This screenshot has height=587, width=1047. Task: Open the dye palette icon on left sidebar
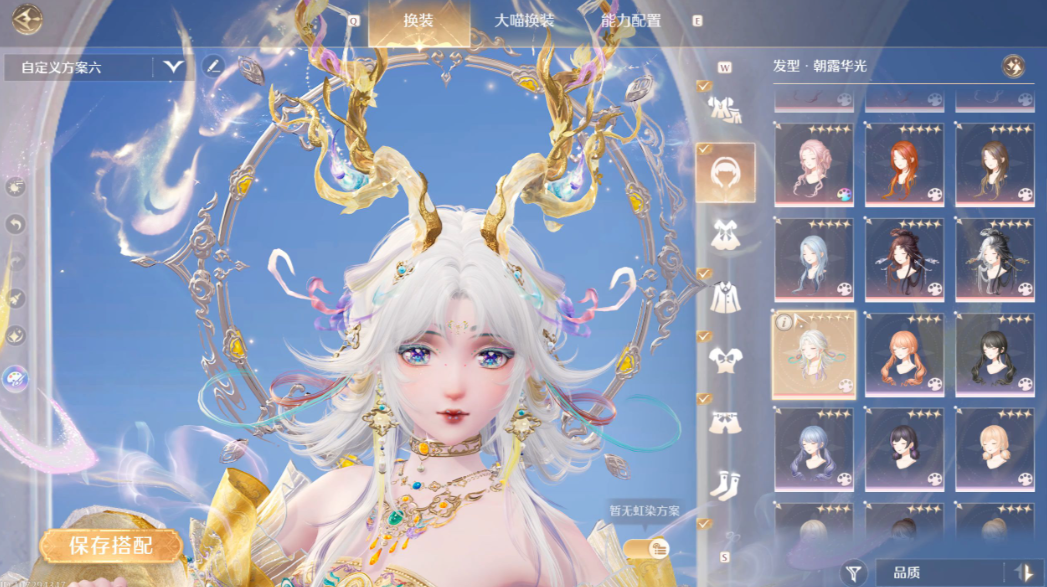pos(16,377)
